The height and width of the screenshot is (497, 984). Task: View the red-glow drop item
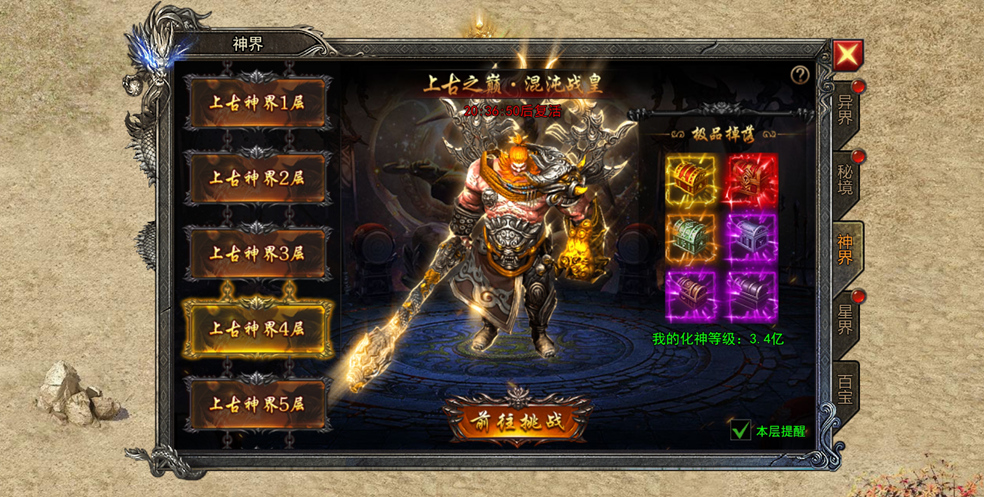(x=752, y=180)
